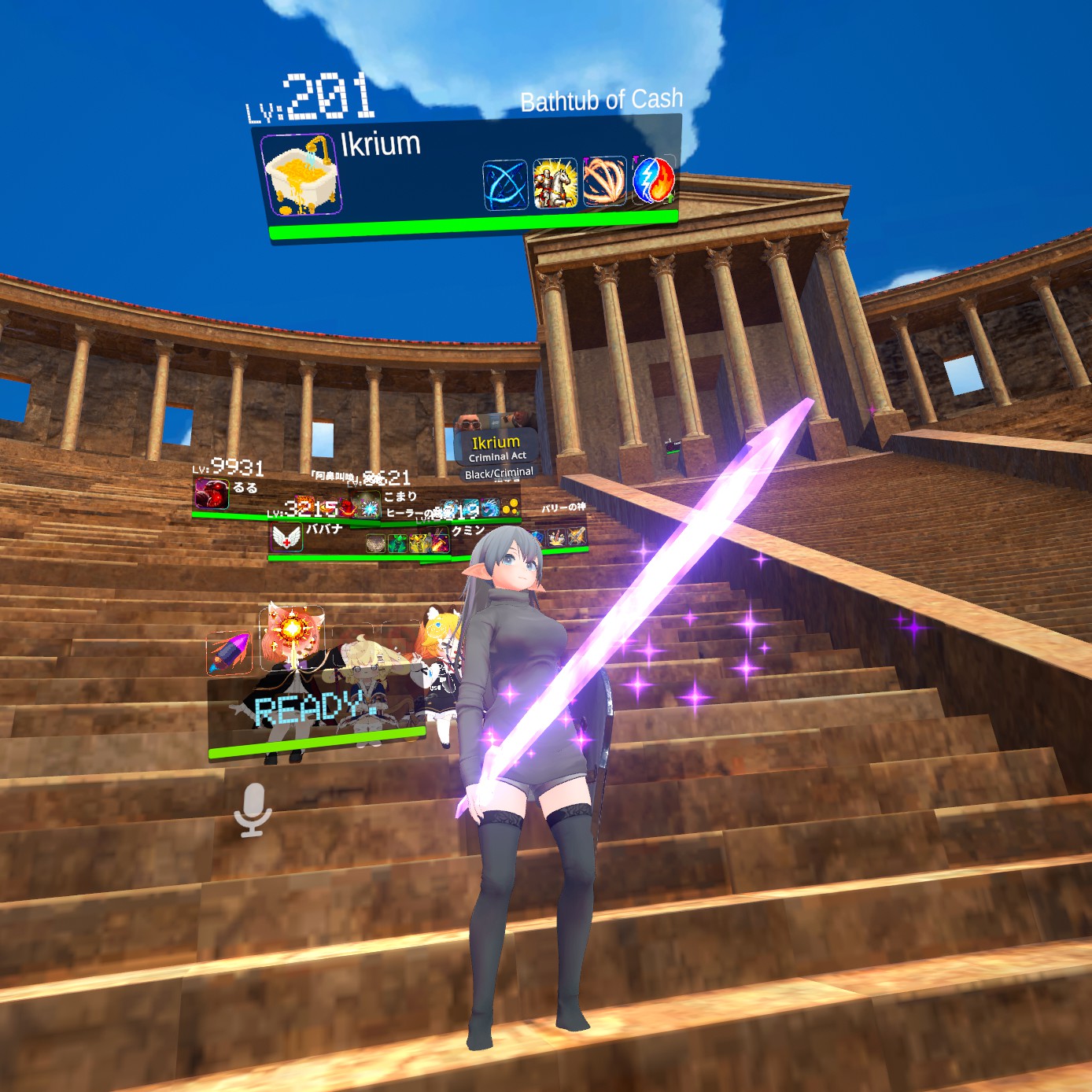Viewport: 1092px width, 1092px height.
Task: Trigger the orange claw slash skill
Action: pyautogui.click(x=603, y=180)
